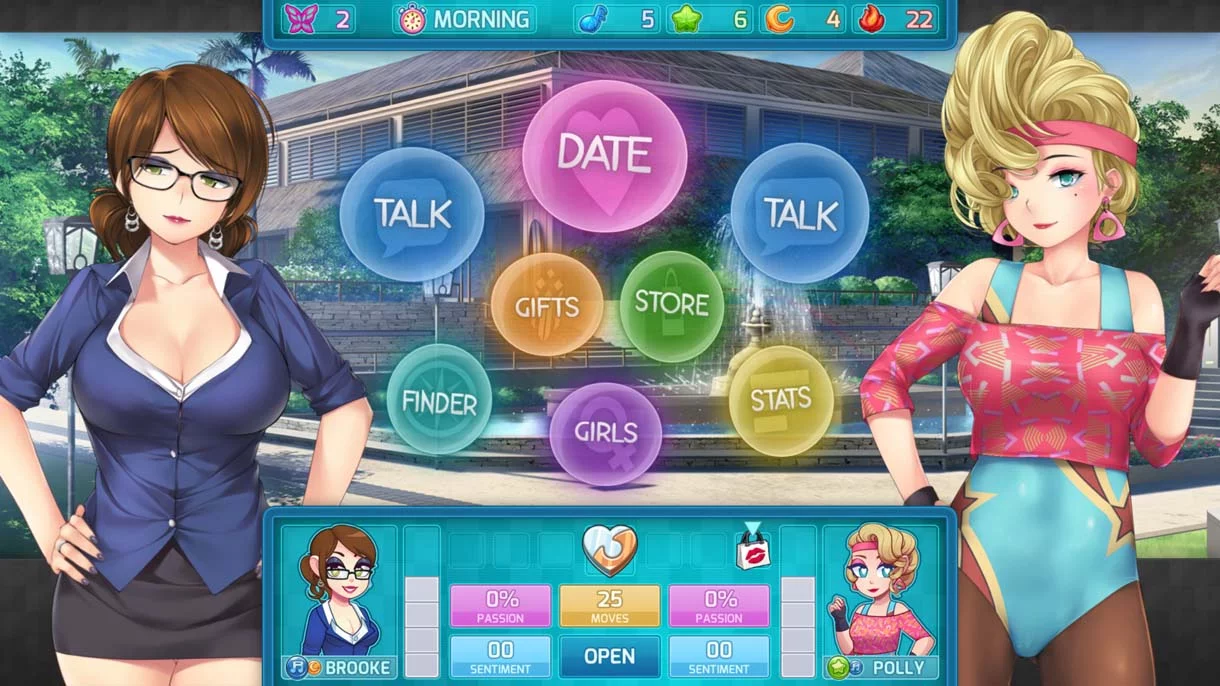Image resolution: width=1220 pixels, height=686 pixels.
Task: Select Polly's portrait in the bottom panel
Action: [881, 588]
